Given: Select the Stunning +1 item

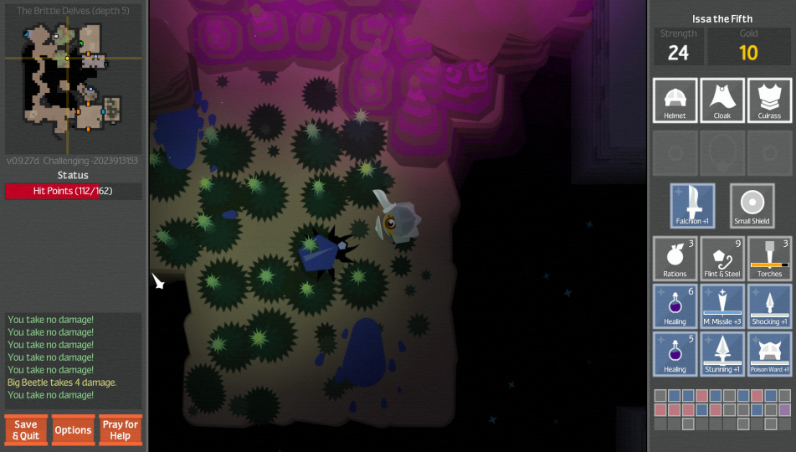Looking at the screenshot, I should coord(722,354).
